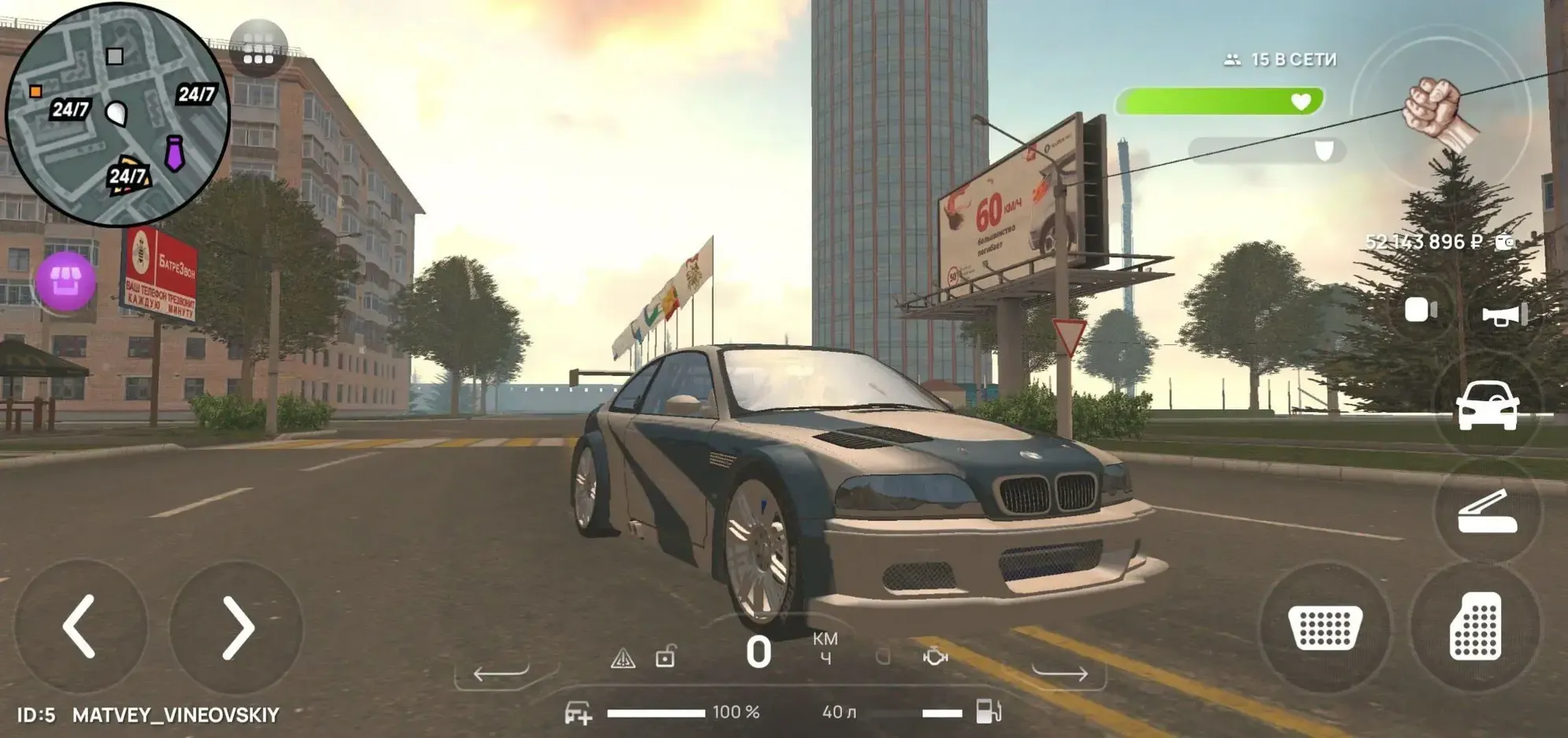This screenshot has height=738, width=1568.
Task: Activate the right turn signal arrow
Action: pos(1060,672)
